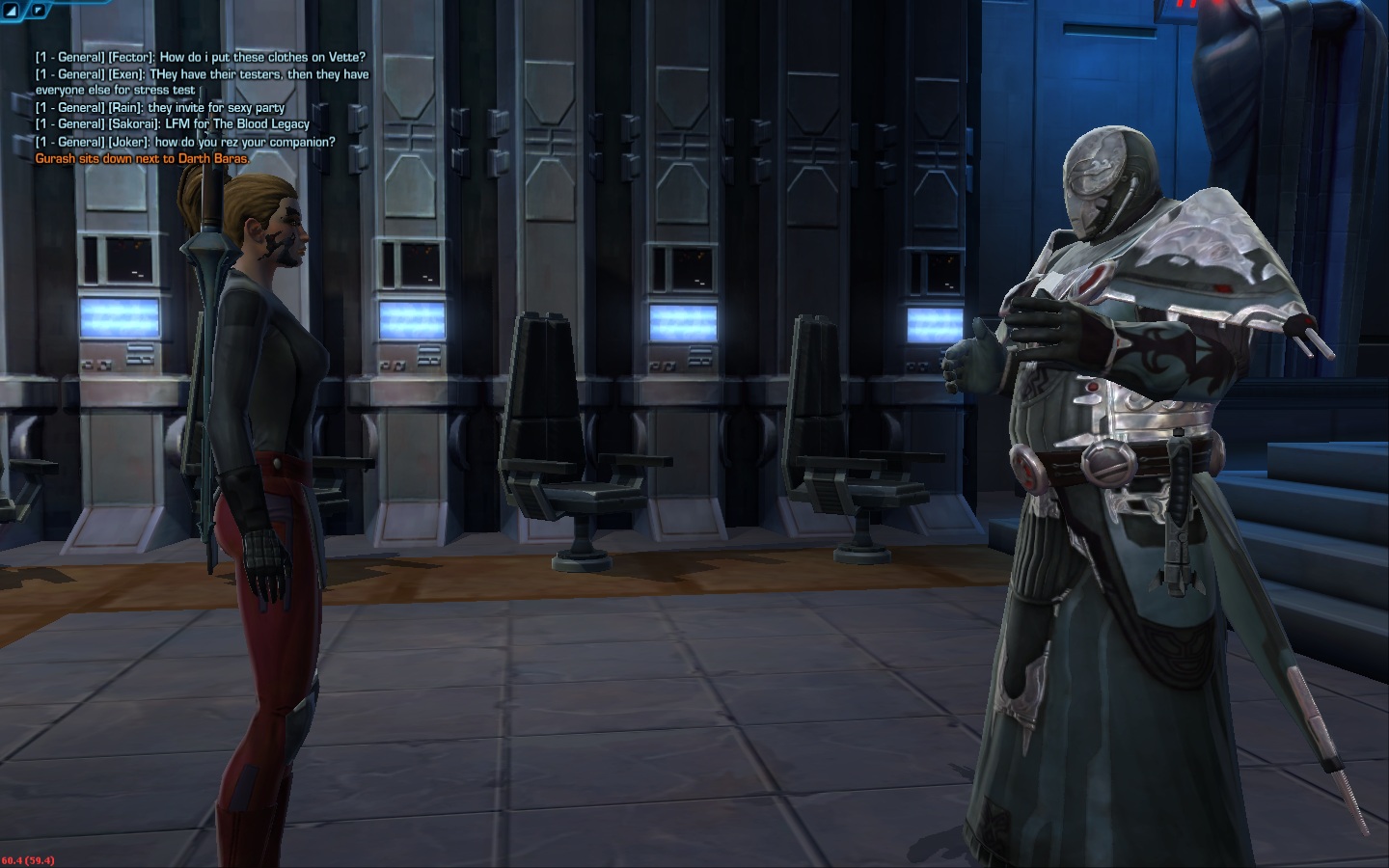Choose Joker's name in General chat
This screenshot has width=1389, height=868.
coord(129,142)
